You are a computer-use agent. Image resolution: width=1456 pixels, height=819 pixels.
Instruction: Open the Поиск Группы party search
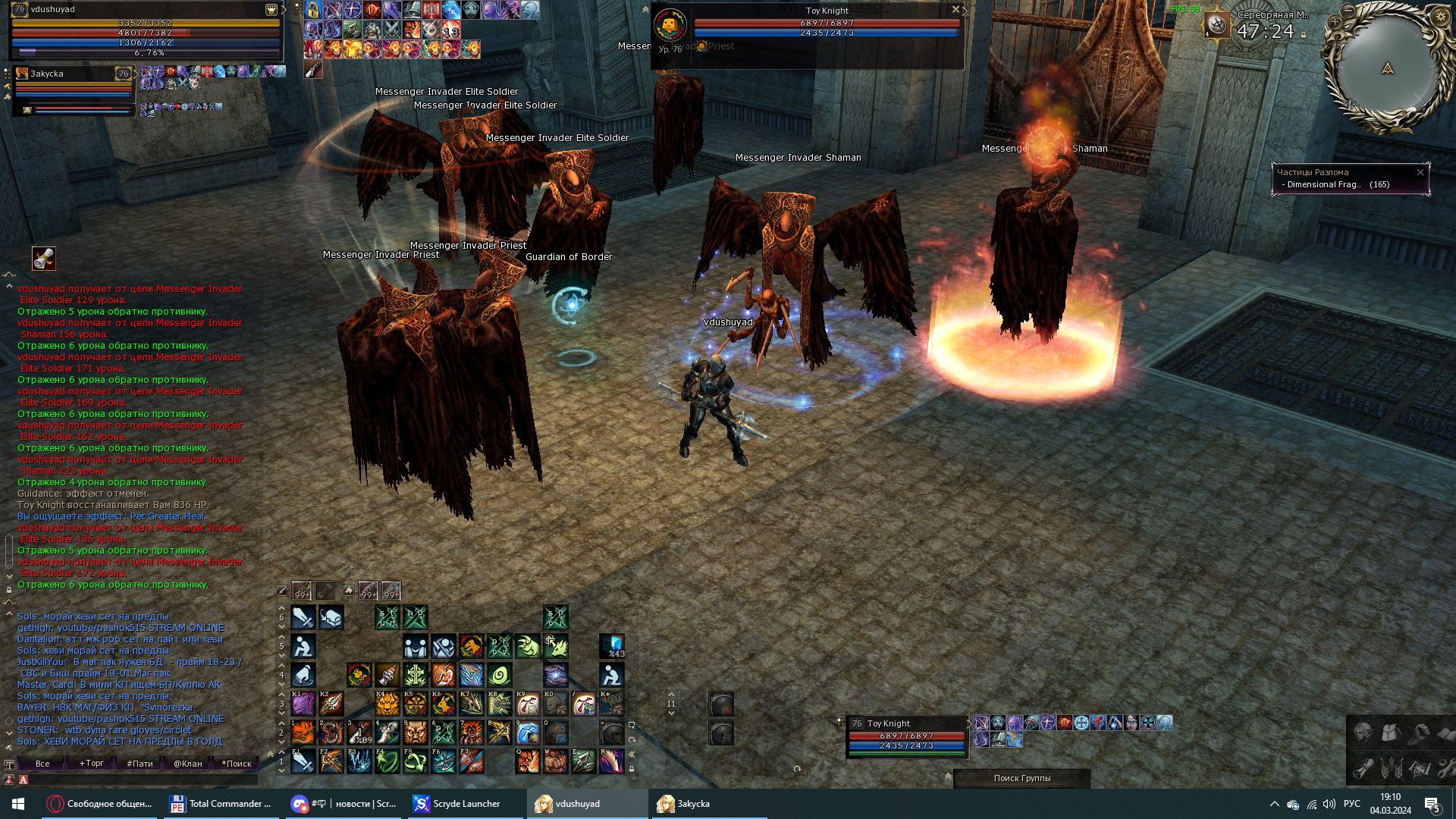1021,778
